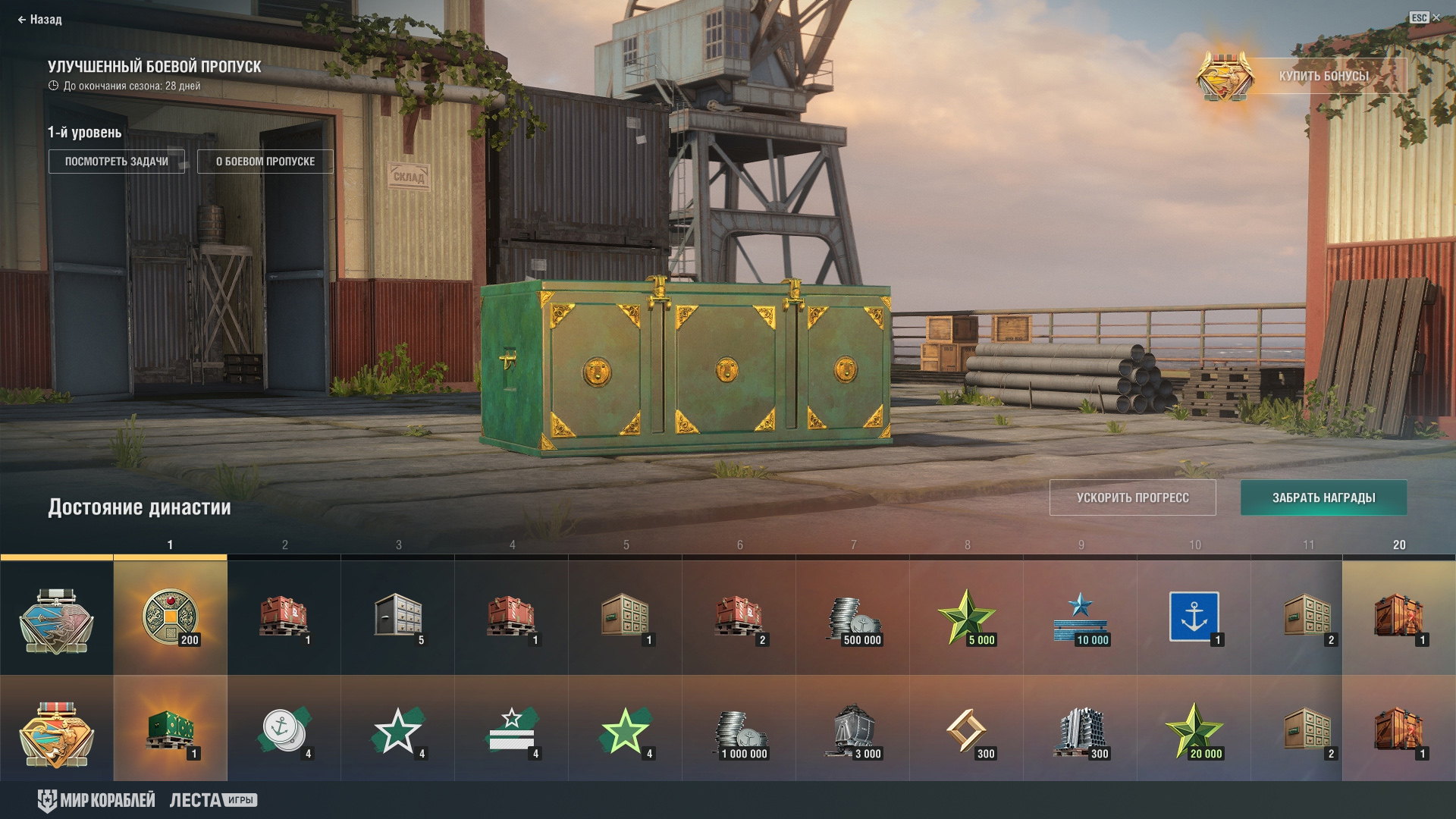1456x819 pixels.
Task: Select the green dynasty container reward
Action: pos(170,731)
